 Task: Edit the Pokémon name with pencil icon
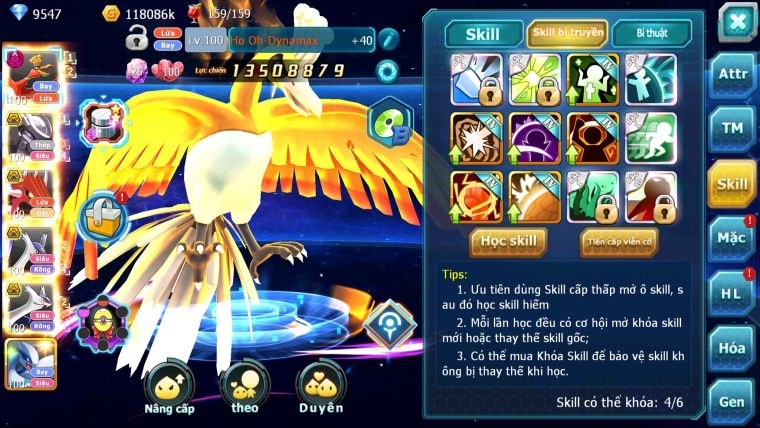[388, 41]
